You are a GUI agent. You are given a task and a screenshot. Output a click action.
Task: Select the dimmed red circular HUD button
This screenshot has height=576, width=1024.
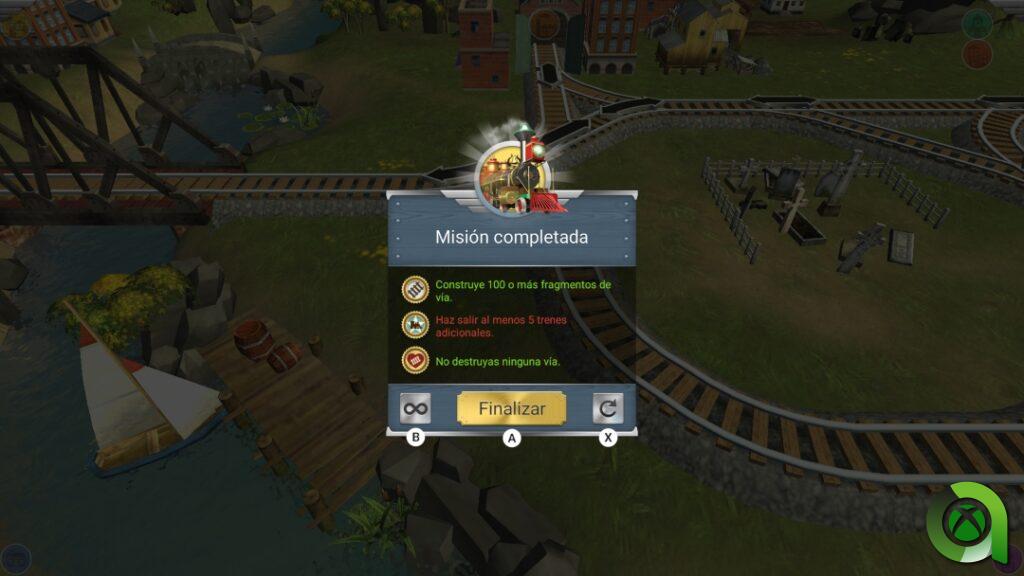[x=976, y=55]
